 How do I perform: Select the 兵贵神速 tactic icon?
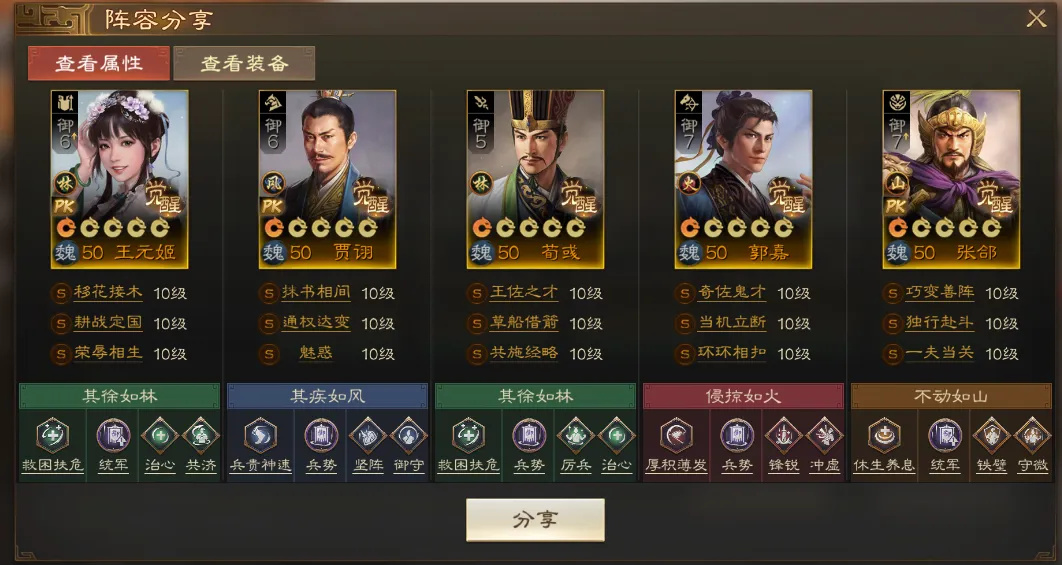[261, 436]
